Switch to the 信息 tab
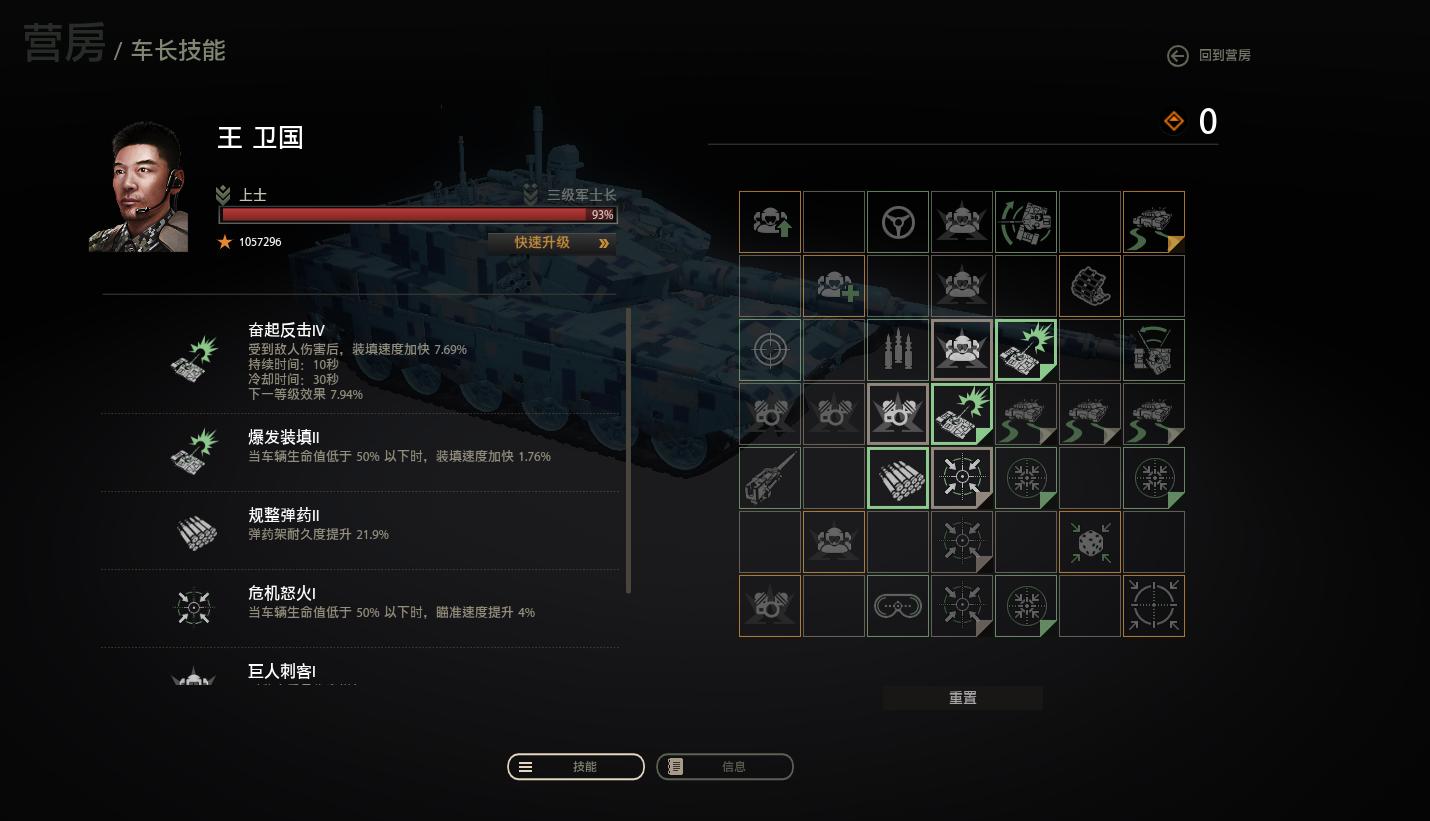The height and width of the screenshot is (821, 1430). point(724,766)
